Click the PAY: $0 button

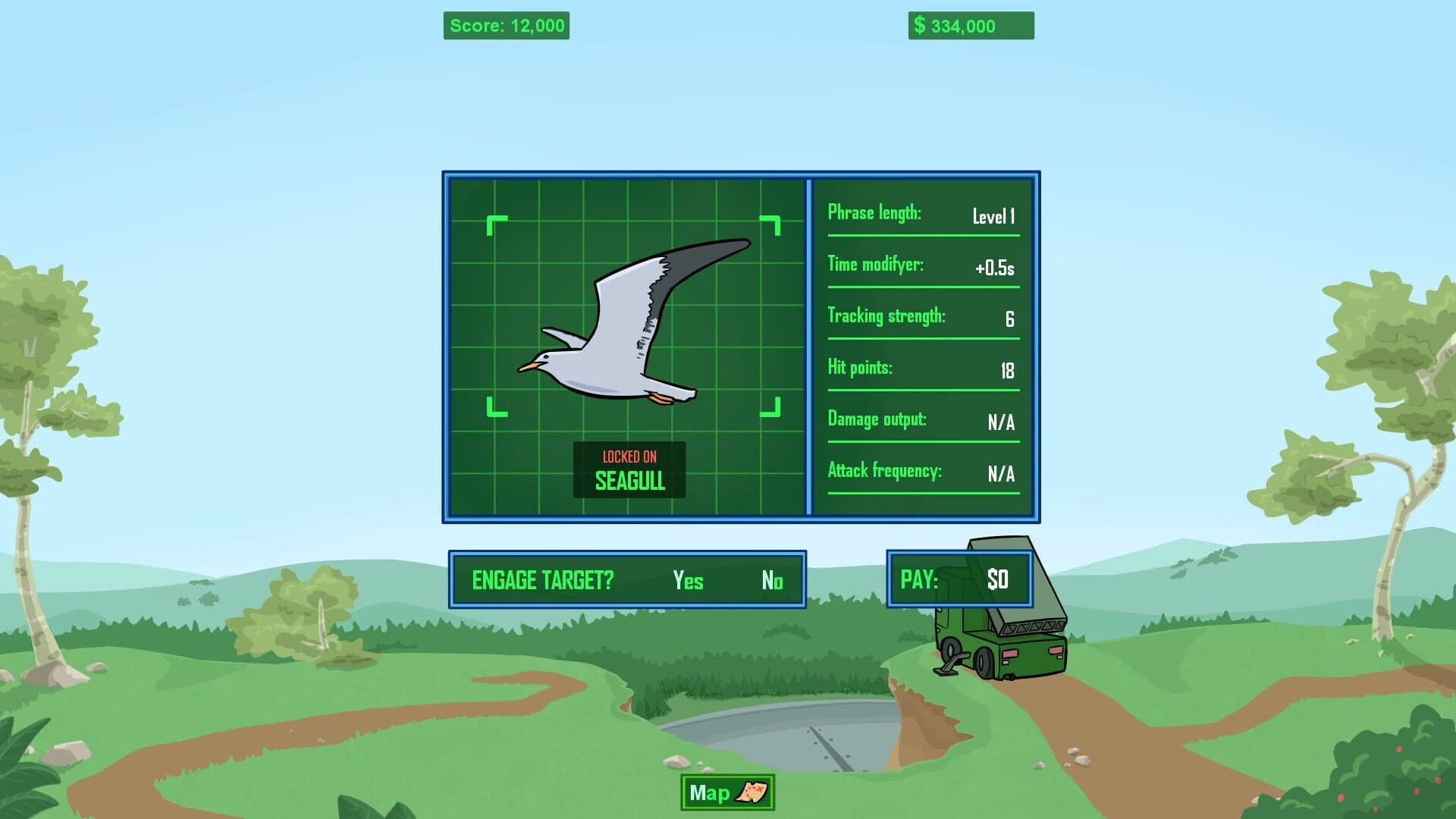click(959, 579)
